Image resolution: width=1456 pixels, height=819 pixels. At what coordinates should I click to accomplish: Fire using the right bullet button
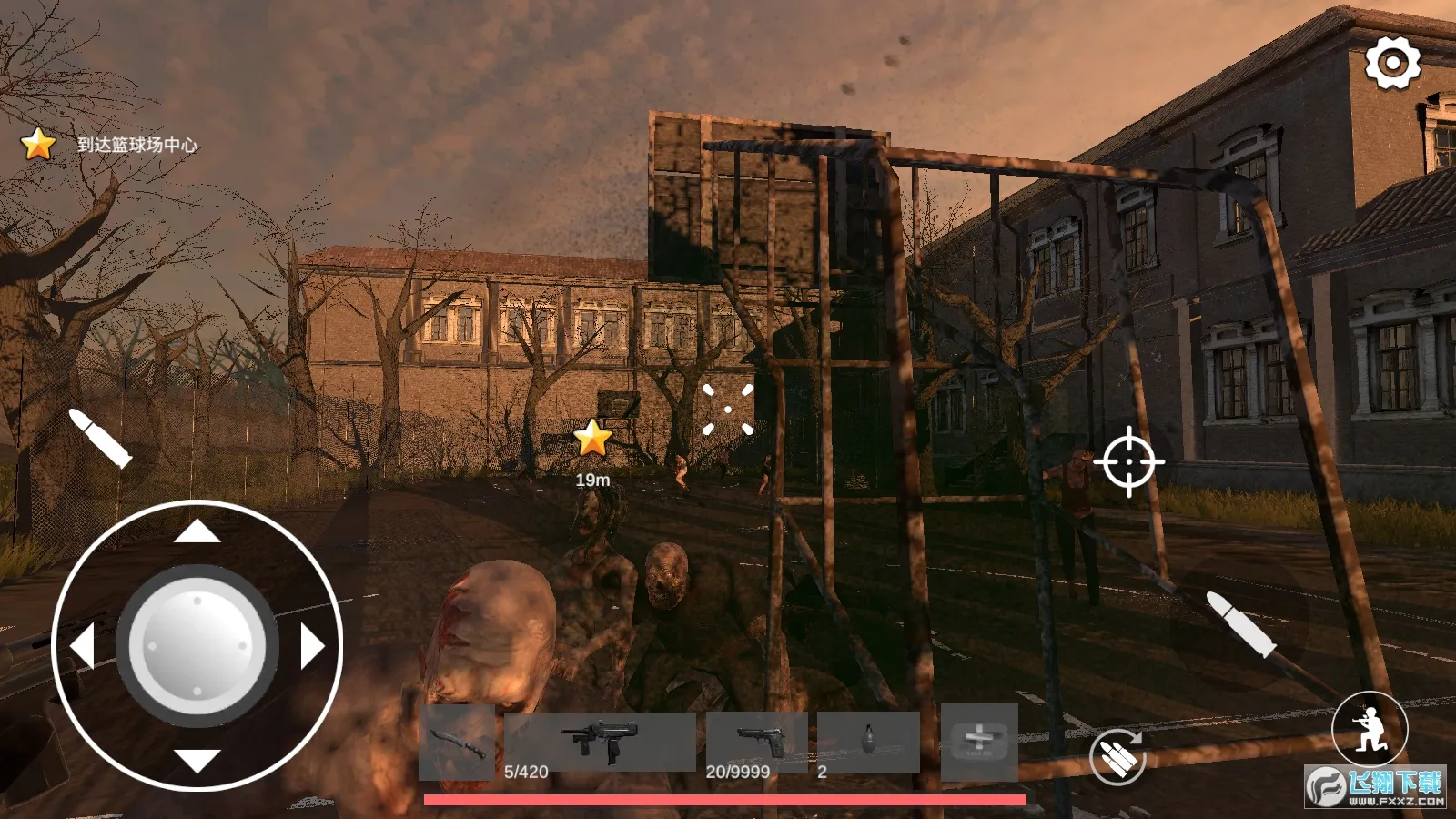click(1239, 623)
